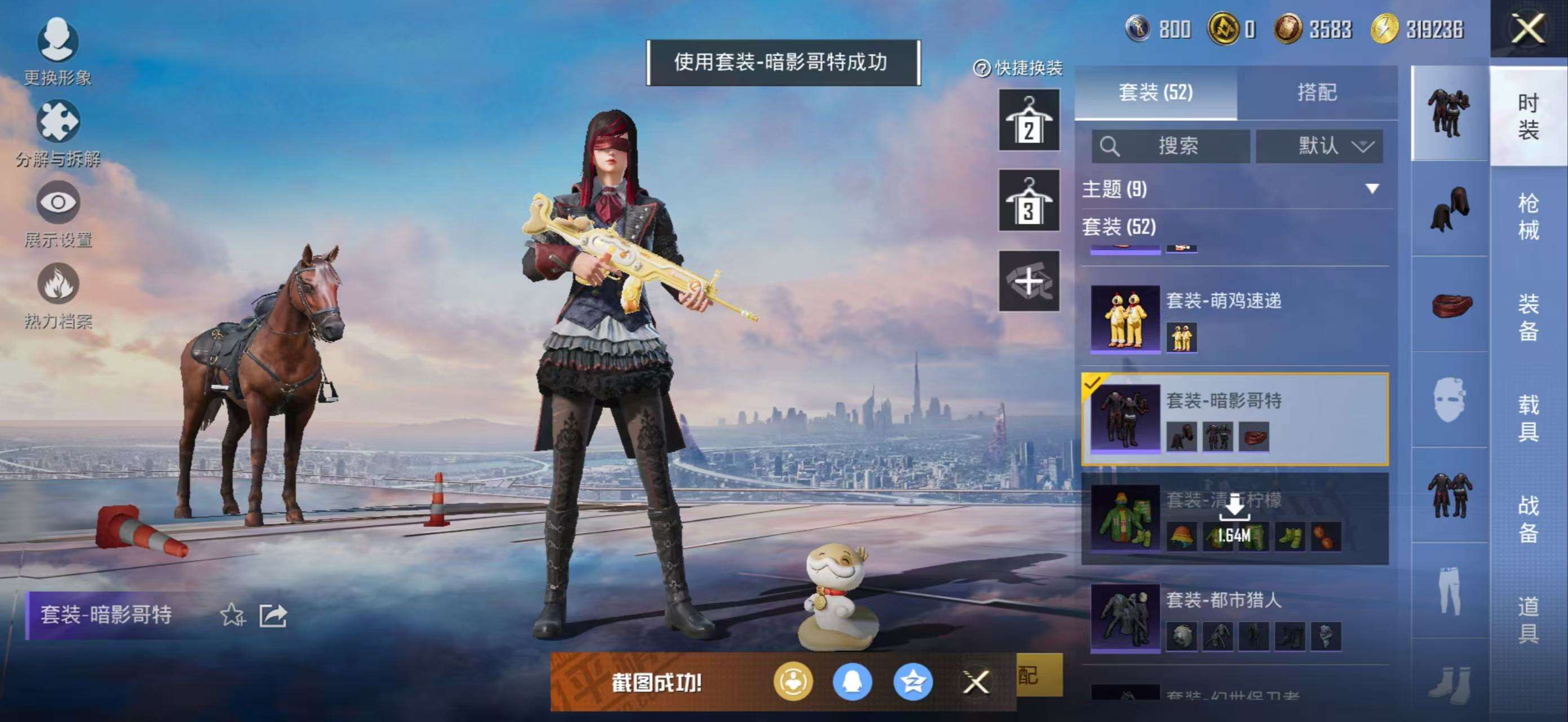The width and height of the screenshot is (1568, 722).
Task: Share the outfit using the arrow icon
Action: pos(273,615)
